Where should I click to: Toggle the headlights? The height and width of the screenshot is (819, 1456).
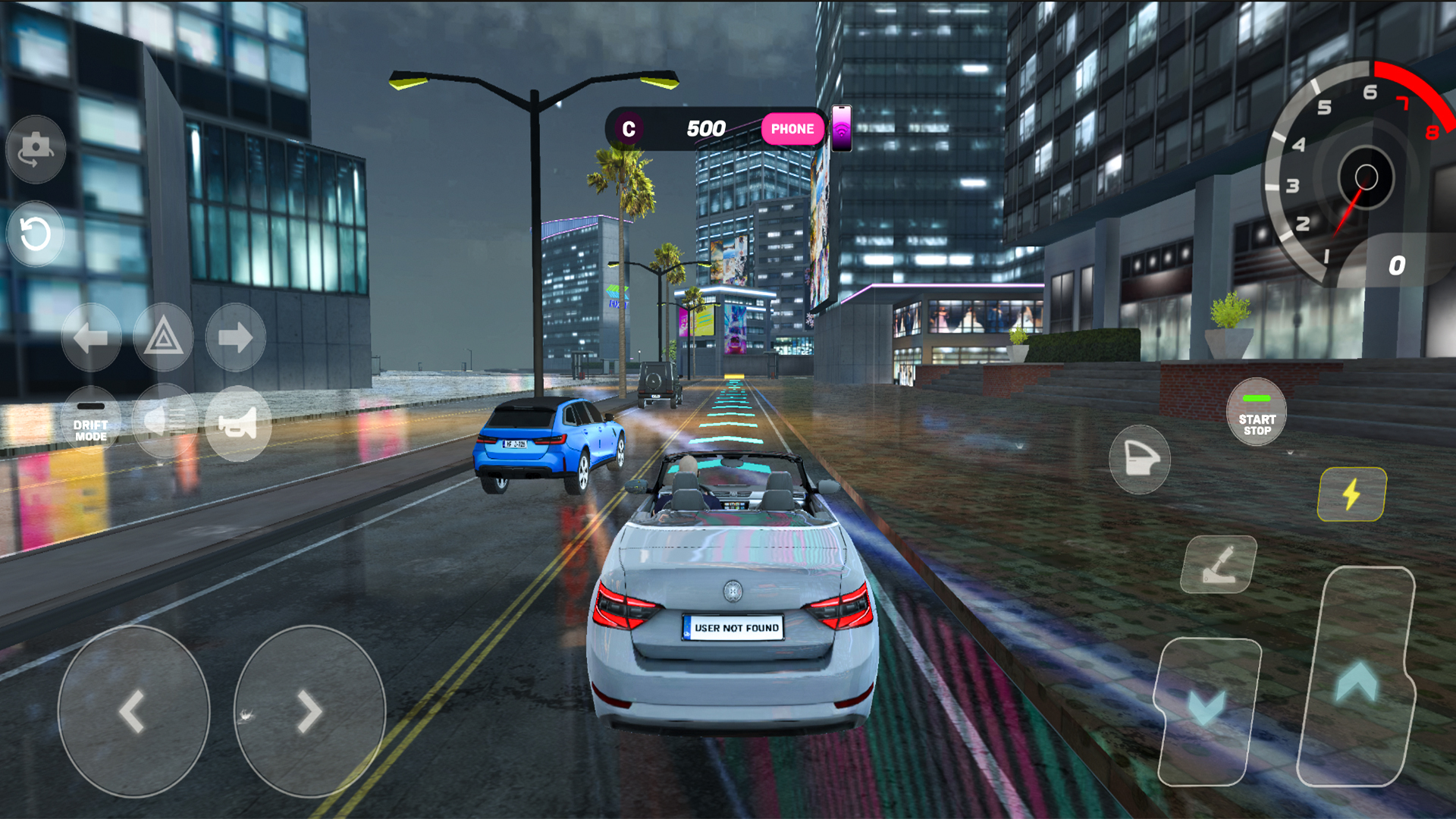(165, 422)
